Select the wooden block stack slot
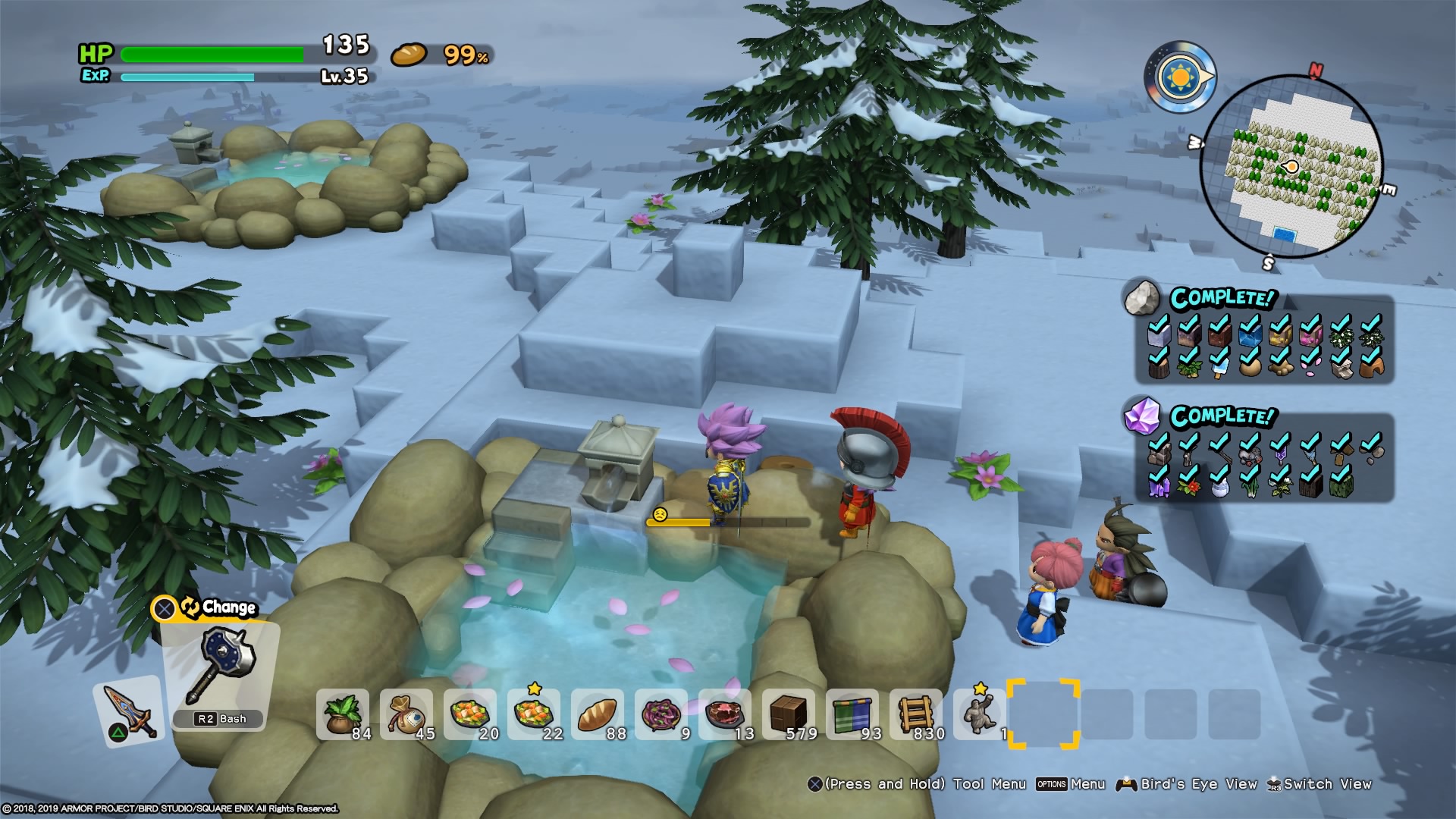The image size is (1456, 819). [789, 715]
